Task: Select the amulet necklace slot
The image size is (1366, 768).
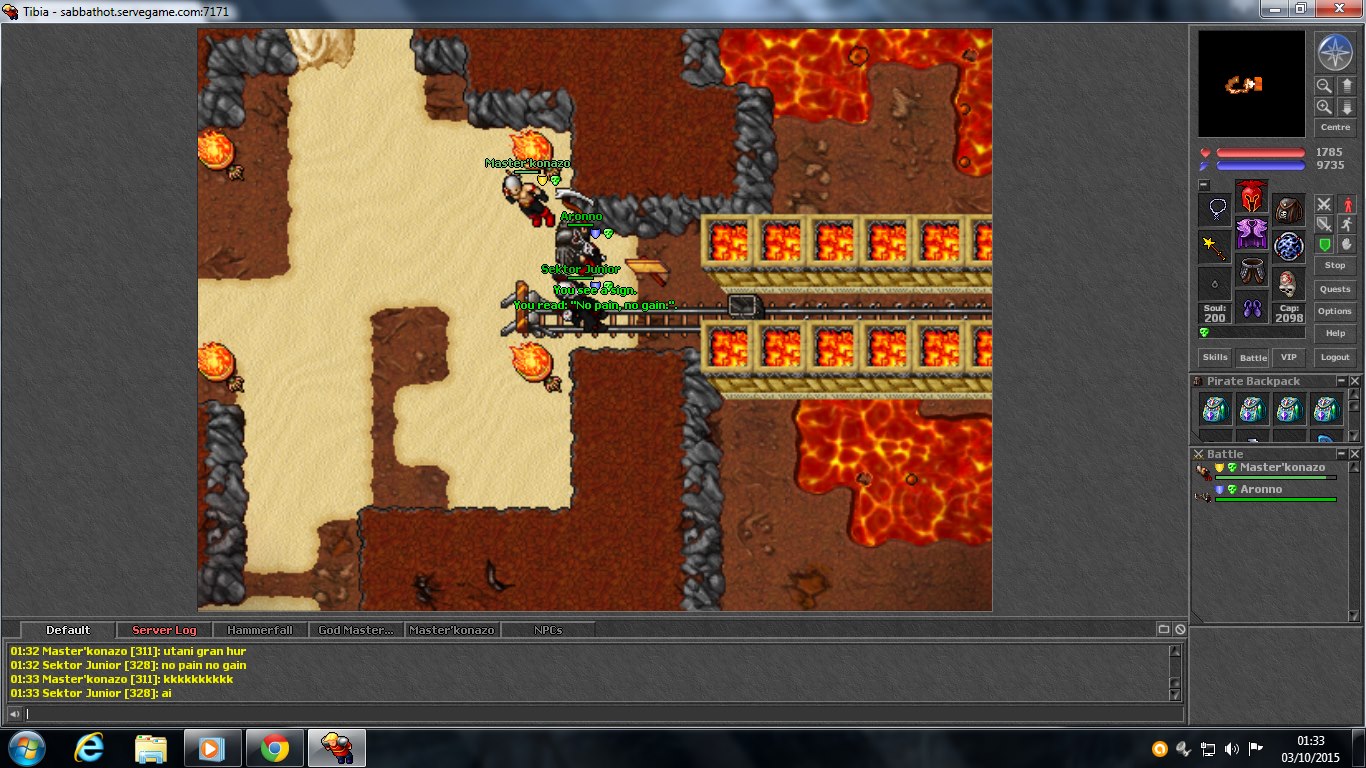Action: 1214,210
